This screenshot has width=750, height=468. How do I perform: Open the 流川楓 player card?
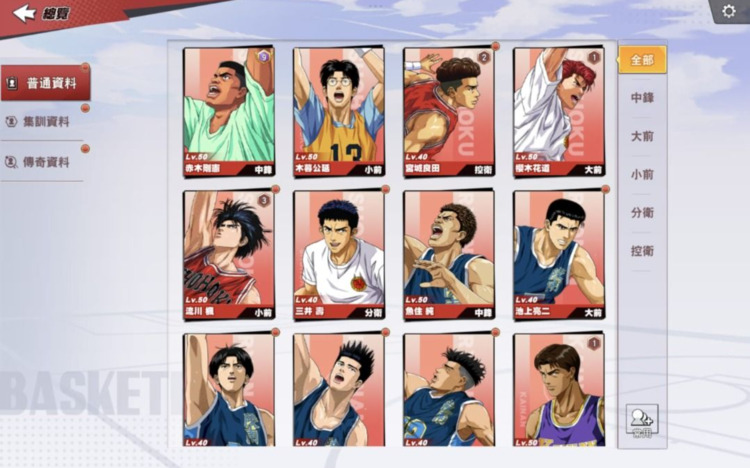pos(229,254)
